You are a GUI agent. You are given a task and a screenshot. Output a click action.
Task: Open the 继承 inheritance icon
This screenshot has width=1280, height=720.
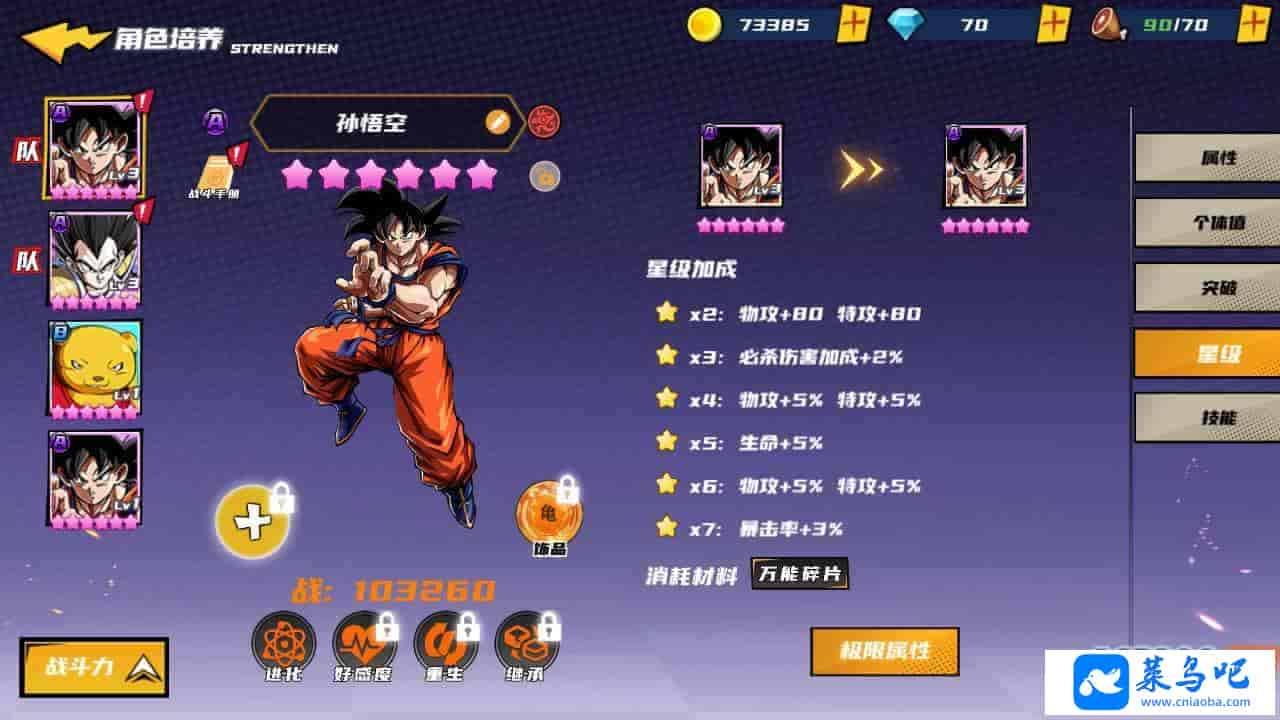[526, 643]
